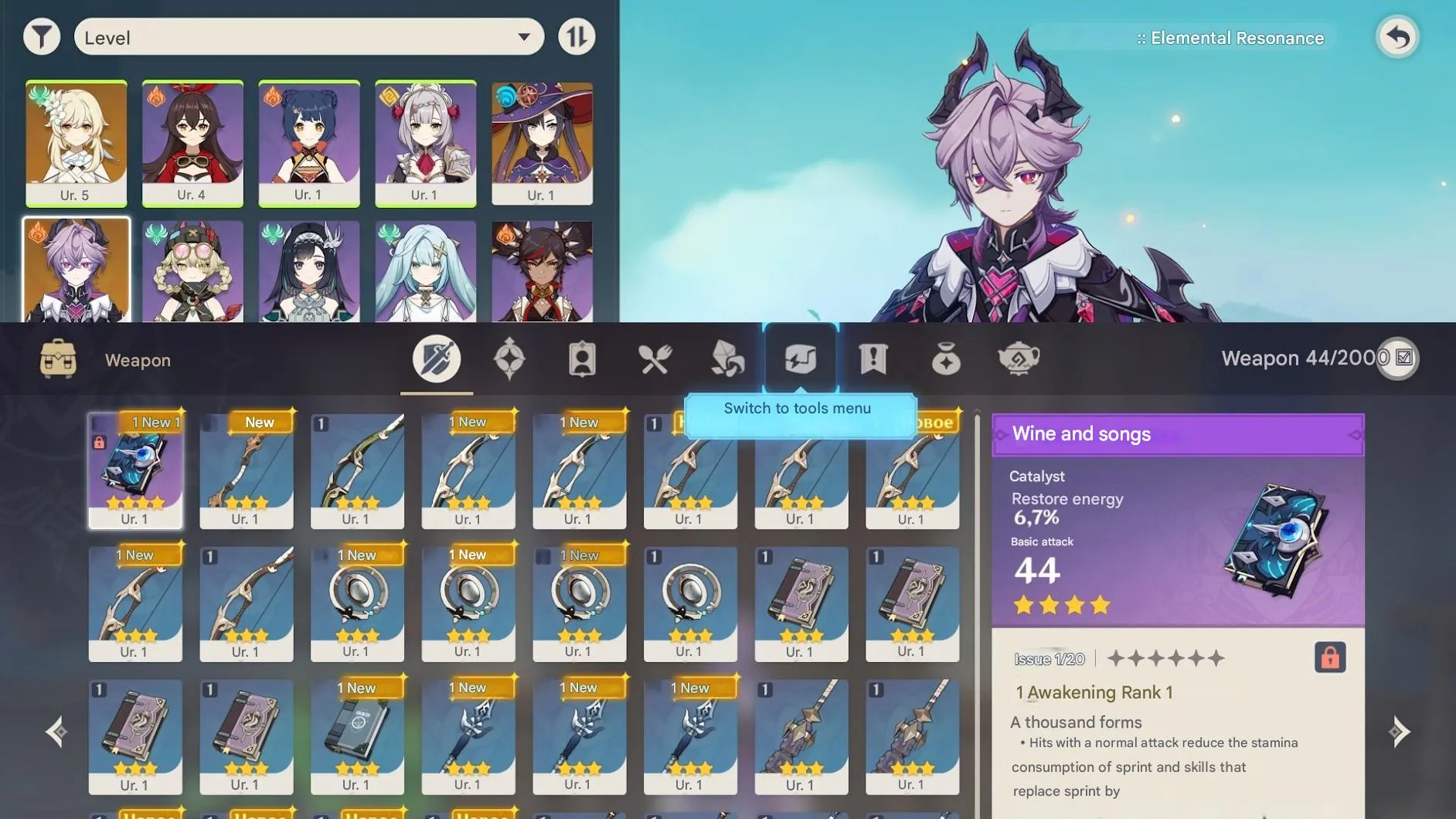Screen dimensions: 1456x819
Task: Open the Weapons inventory tab
Action: coord(437,357)
